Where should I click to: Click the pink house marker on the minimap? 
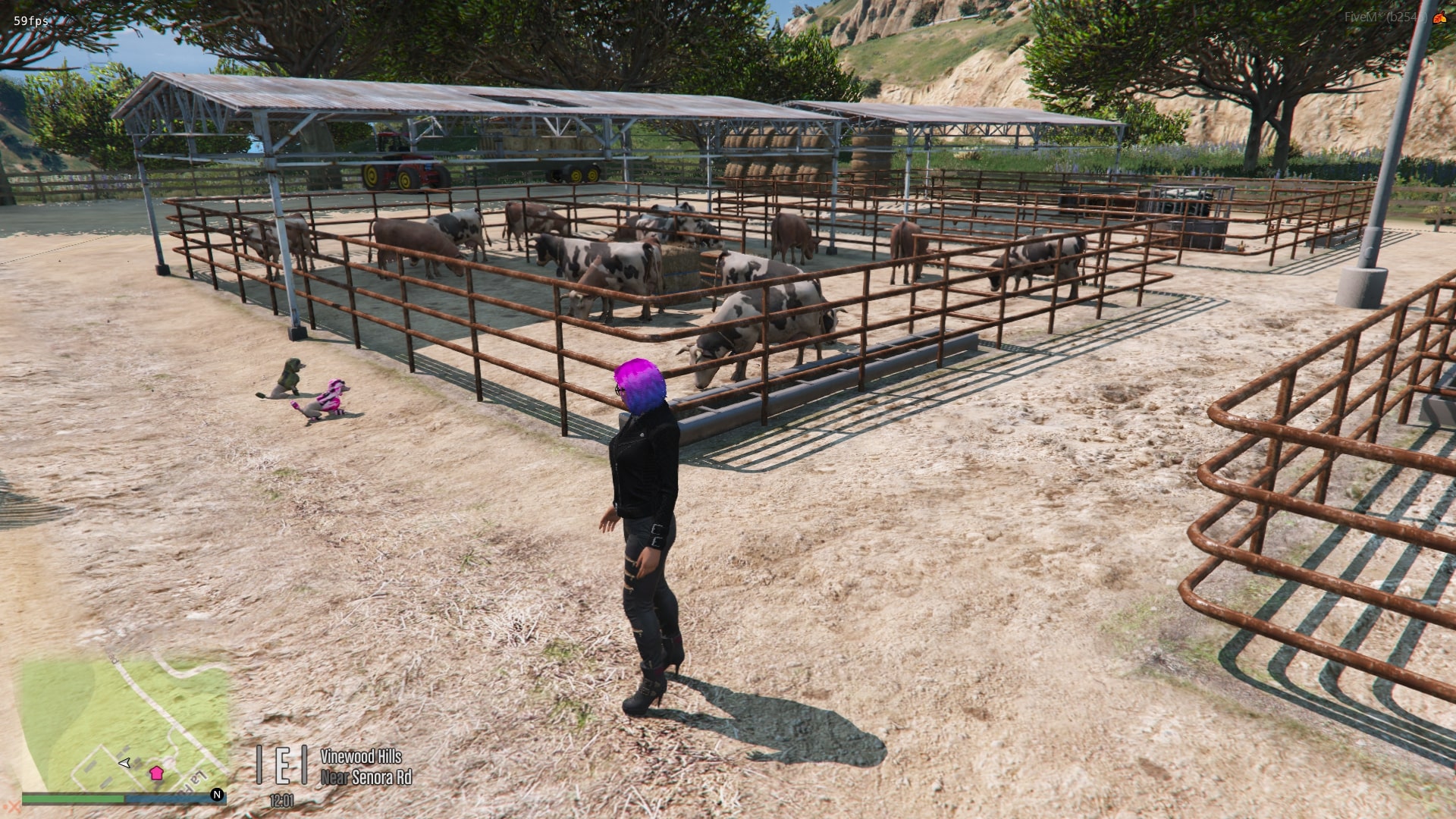tap(156, 773)
